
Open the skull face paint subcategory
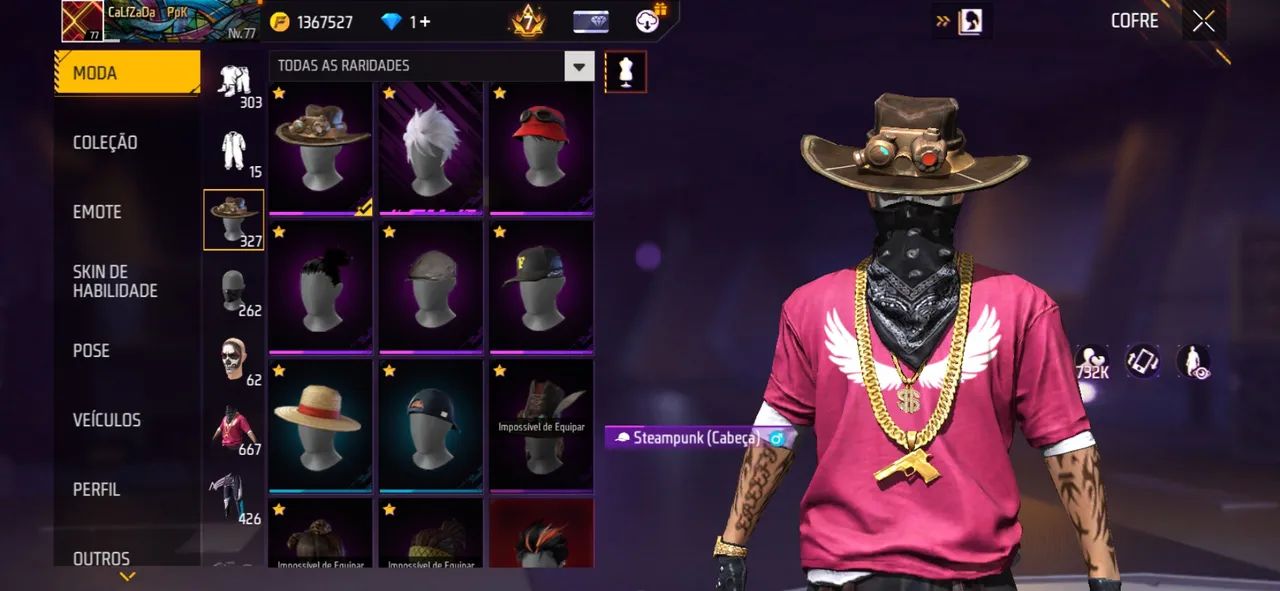click(x=234, y=361)
